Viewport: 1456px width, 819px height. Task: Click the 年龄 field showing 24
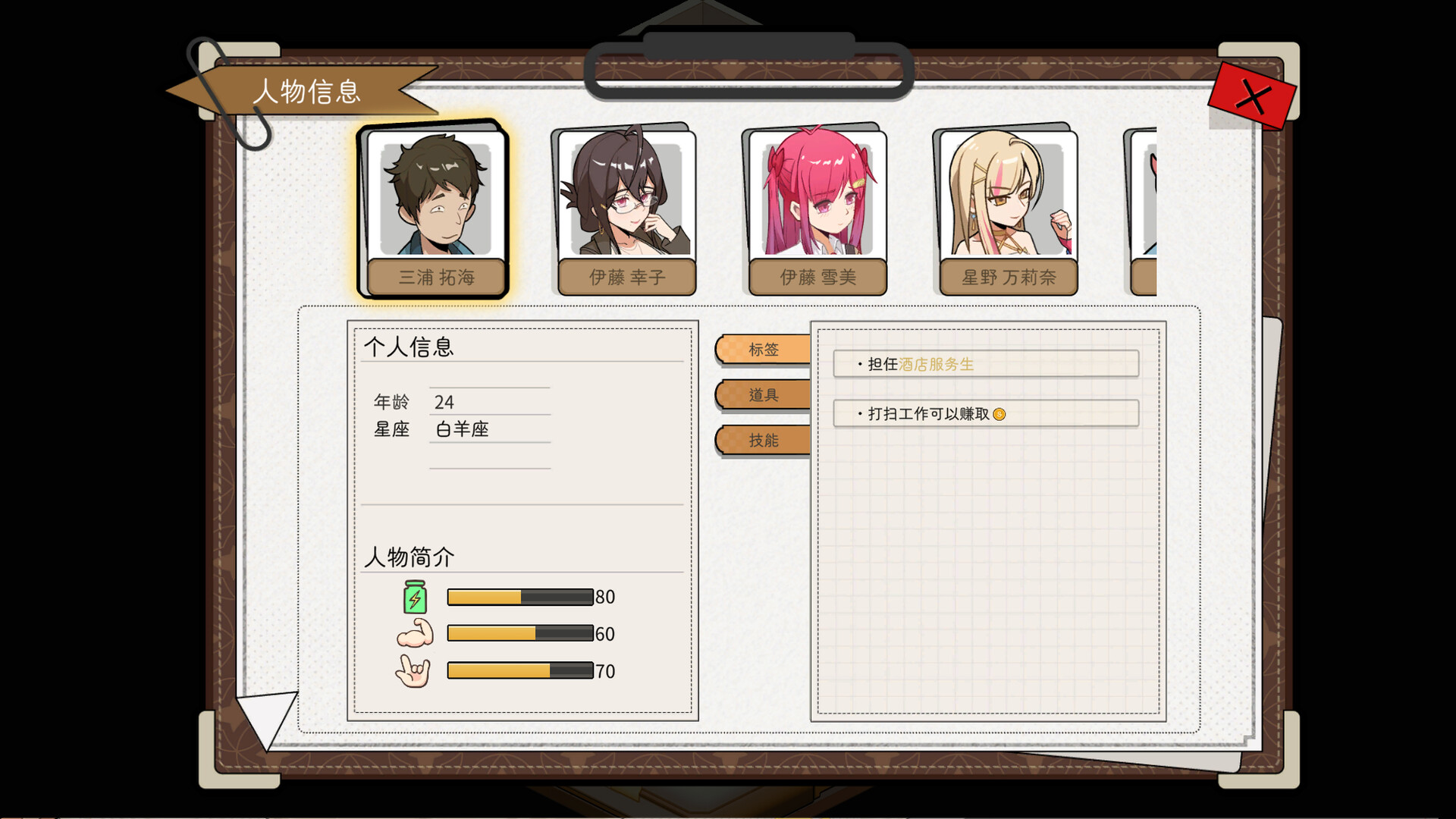coord(455,403)
